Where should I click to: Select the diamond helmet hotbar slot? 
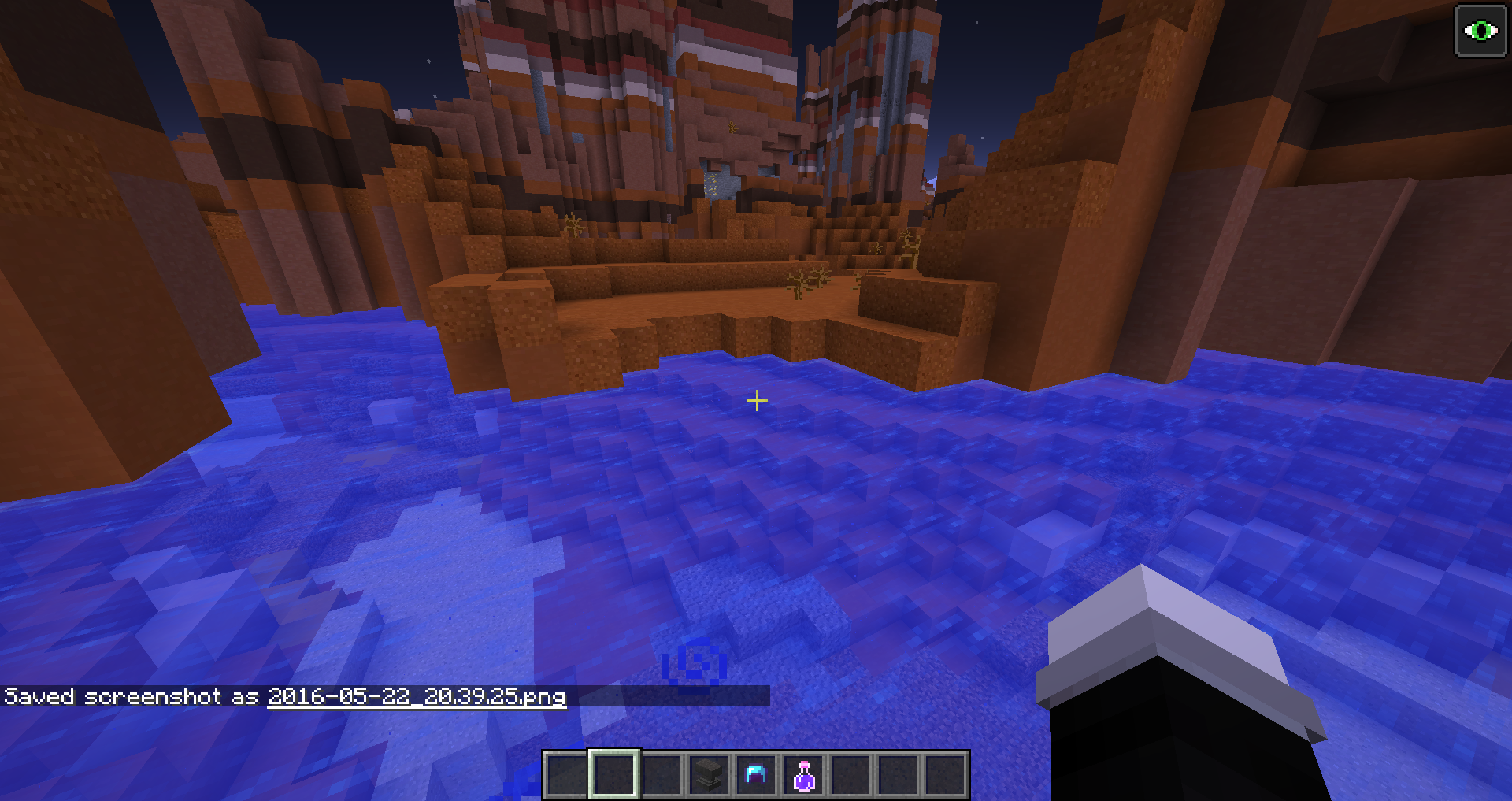[756, 775]
